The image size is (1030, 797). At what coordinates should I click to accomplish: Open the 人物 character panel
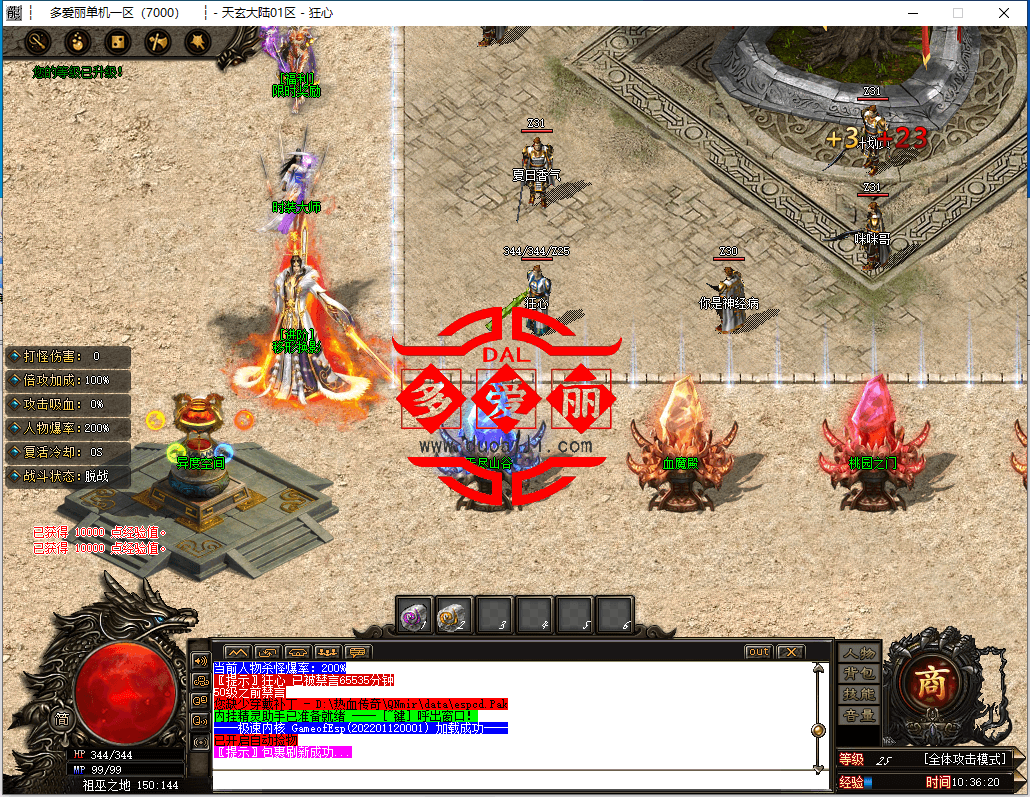tap(859, 653)
